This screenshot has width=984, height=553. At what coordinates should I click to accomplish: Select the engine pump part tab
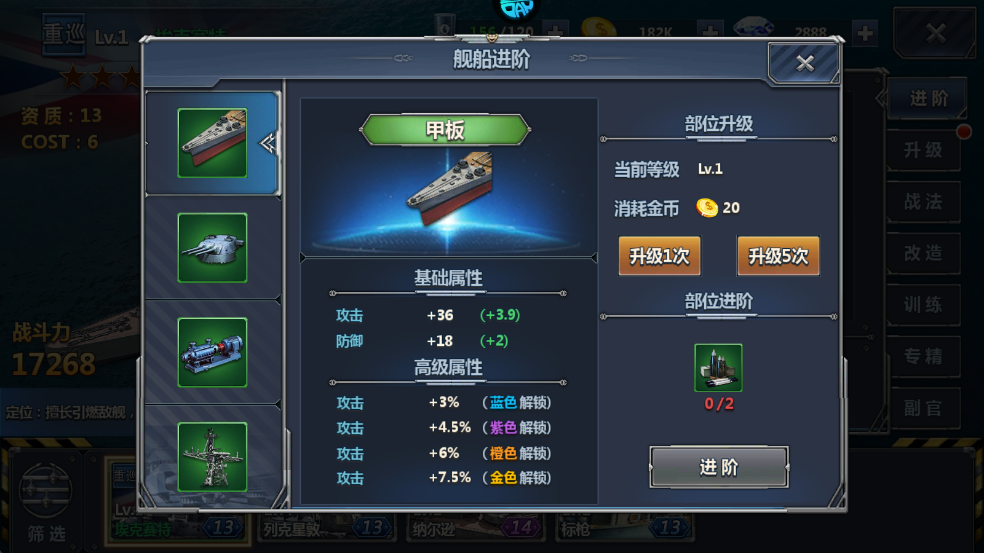(212, 352)
